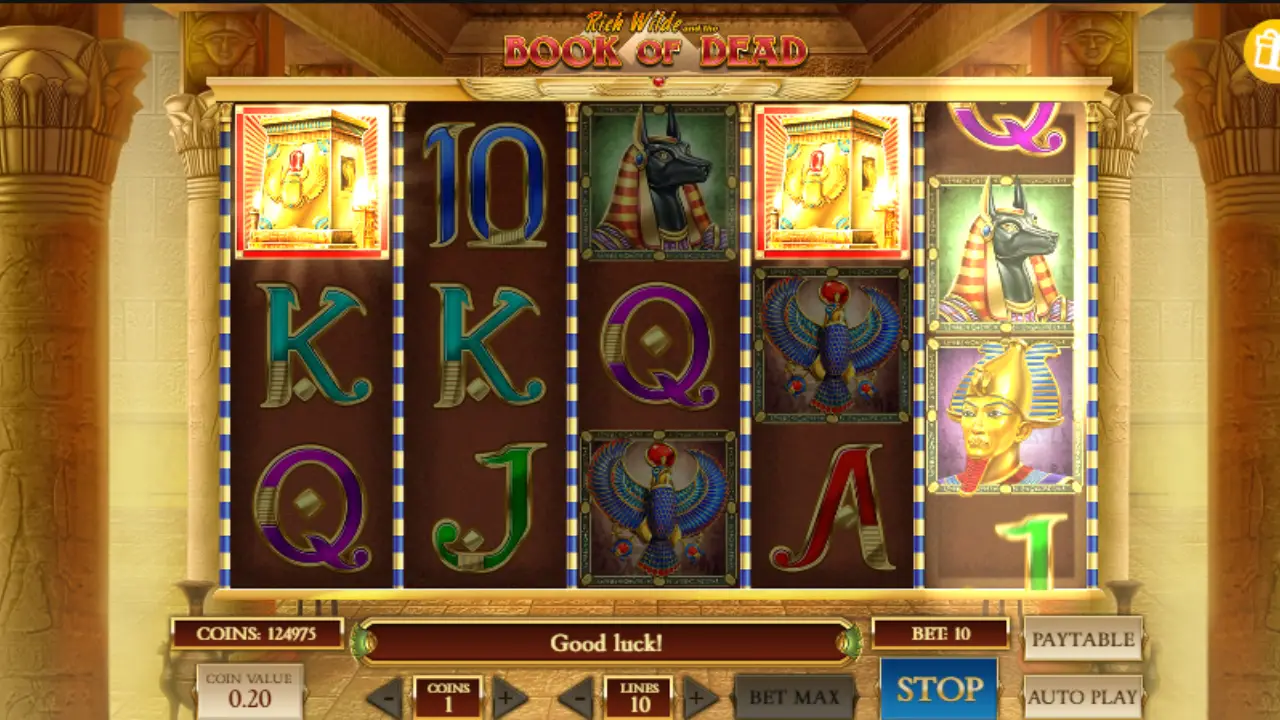
Task: Open the Paytable
Action: [1083, 639]
